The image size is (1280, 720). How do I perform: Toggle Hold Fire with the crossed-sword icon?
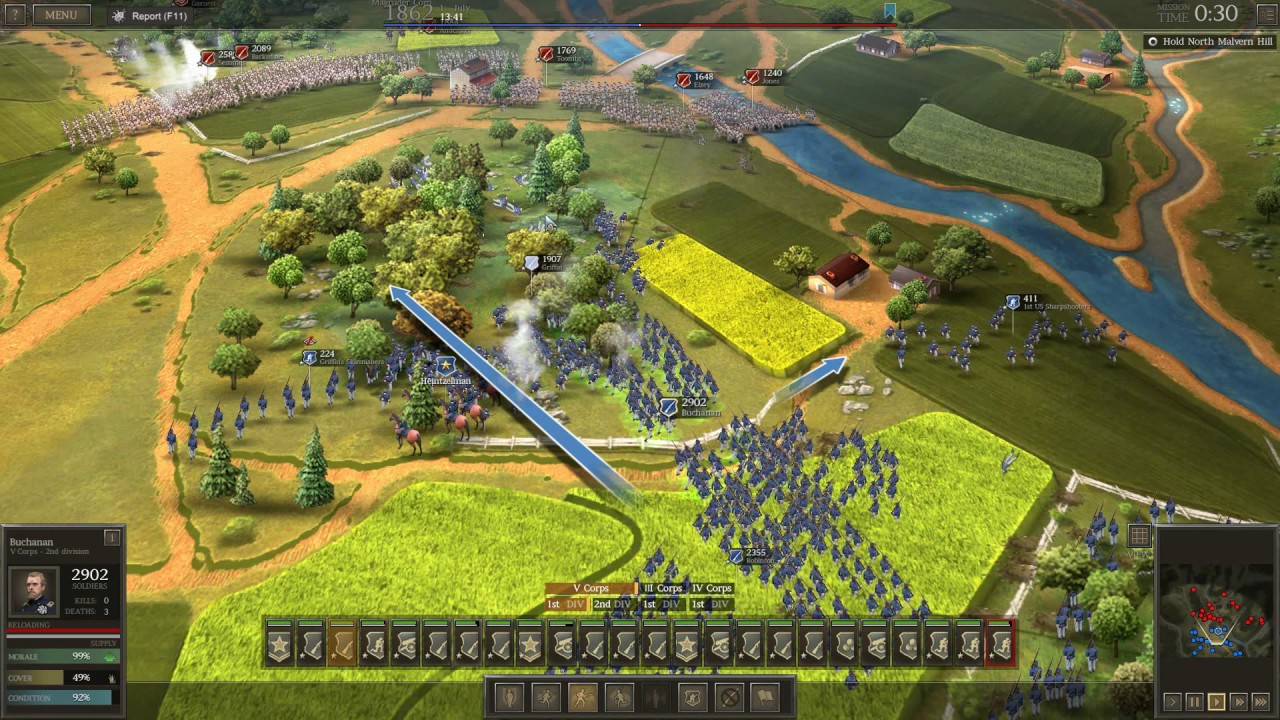tap(731, 698)
